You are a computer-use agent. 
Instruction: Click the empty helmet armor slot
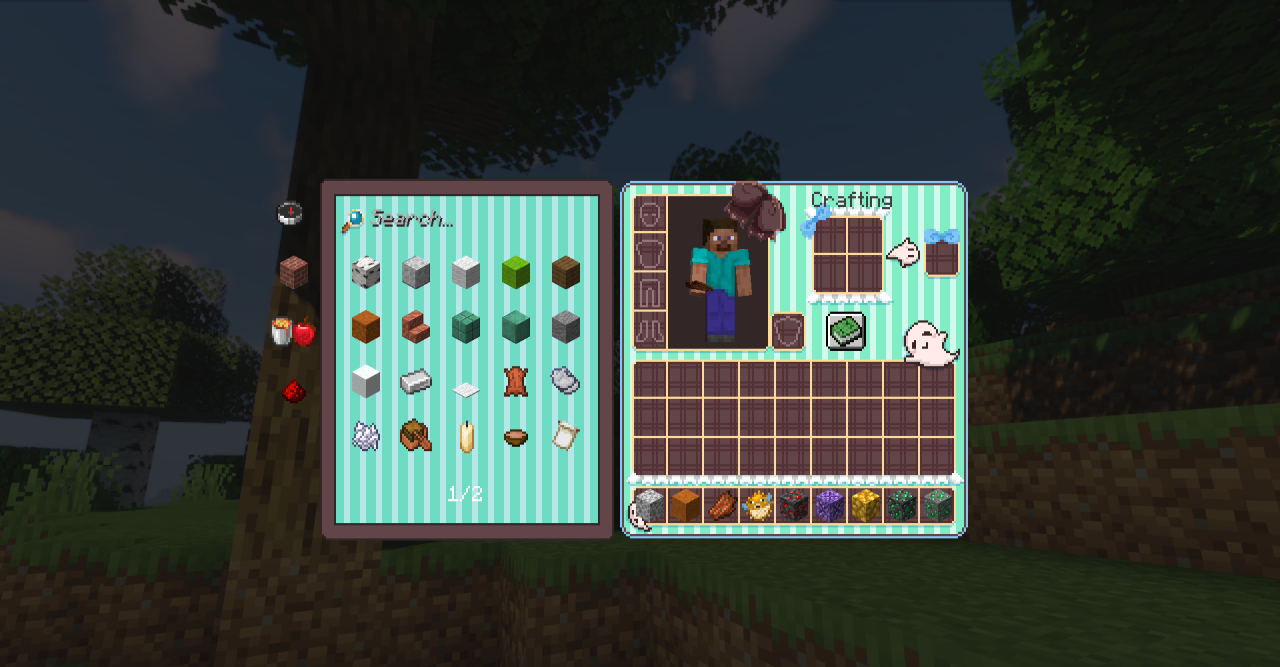click(650, 214)
